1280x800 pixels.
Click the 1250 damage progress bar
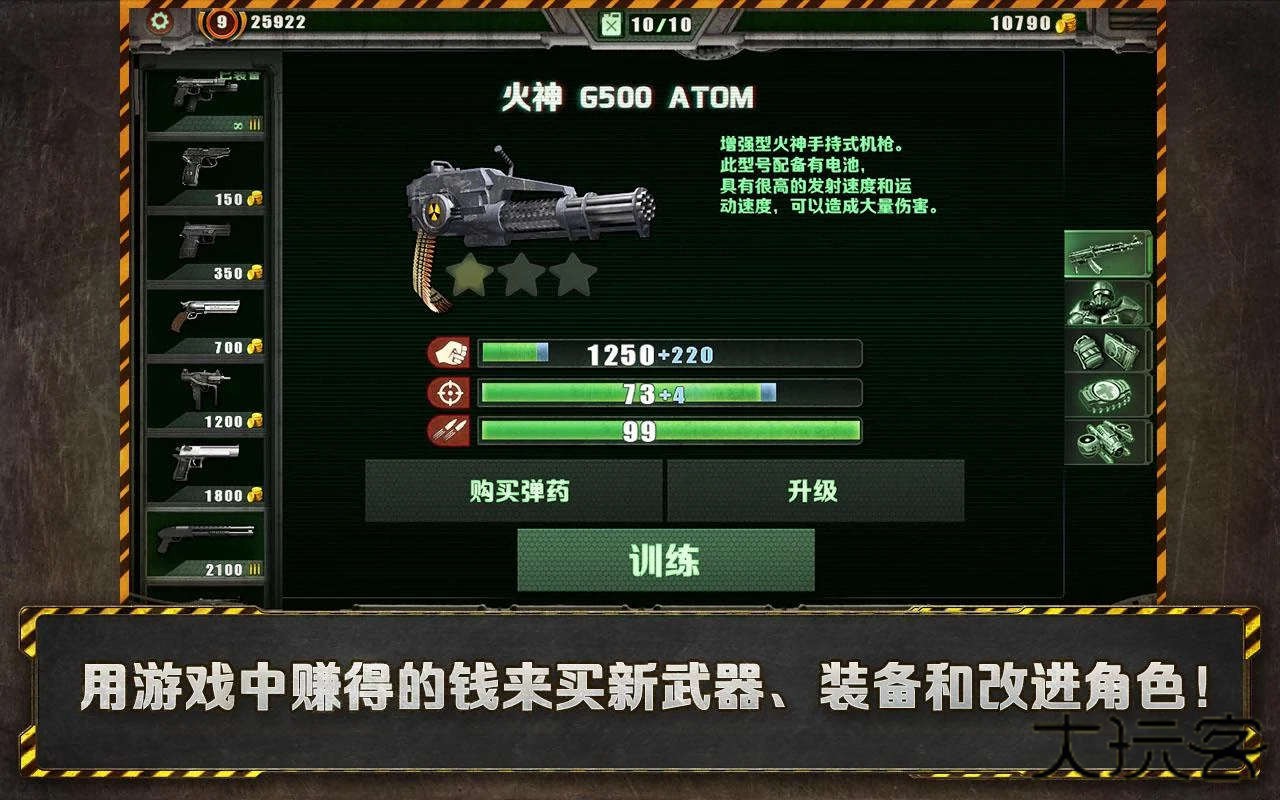(x=668, y=353)
